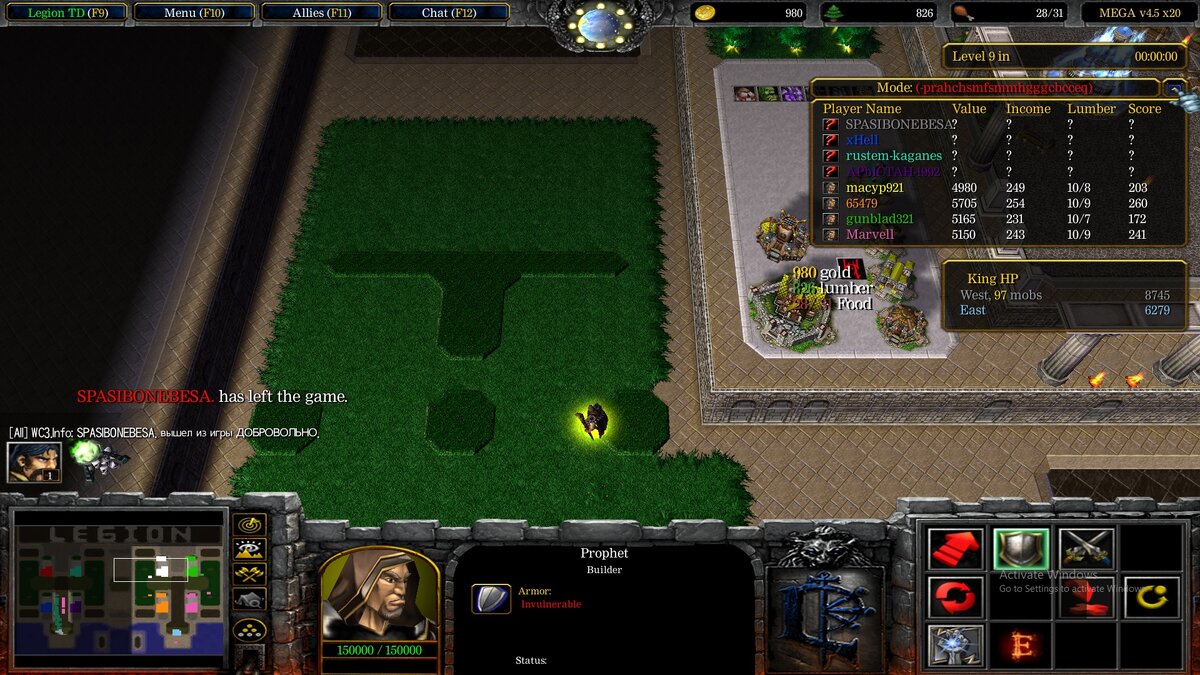Collapse the multiboard with its corner button
Image resolution: width=1200 pixels, height=675 pixels.
[x=1176, y=89]
